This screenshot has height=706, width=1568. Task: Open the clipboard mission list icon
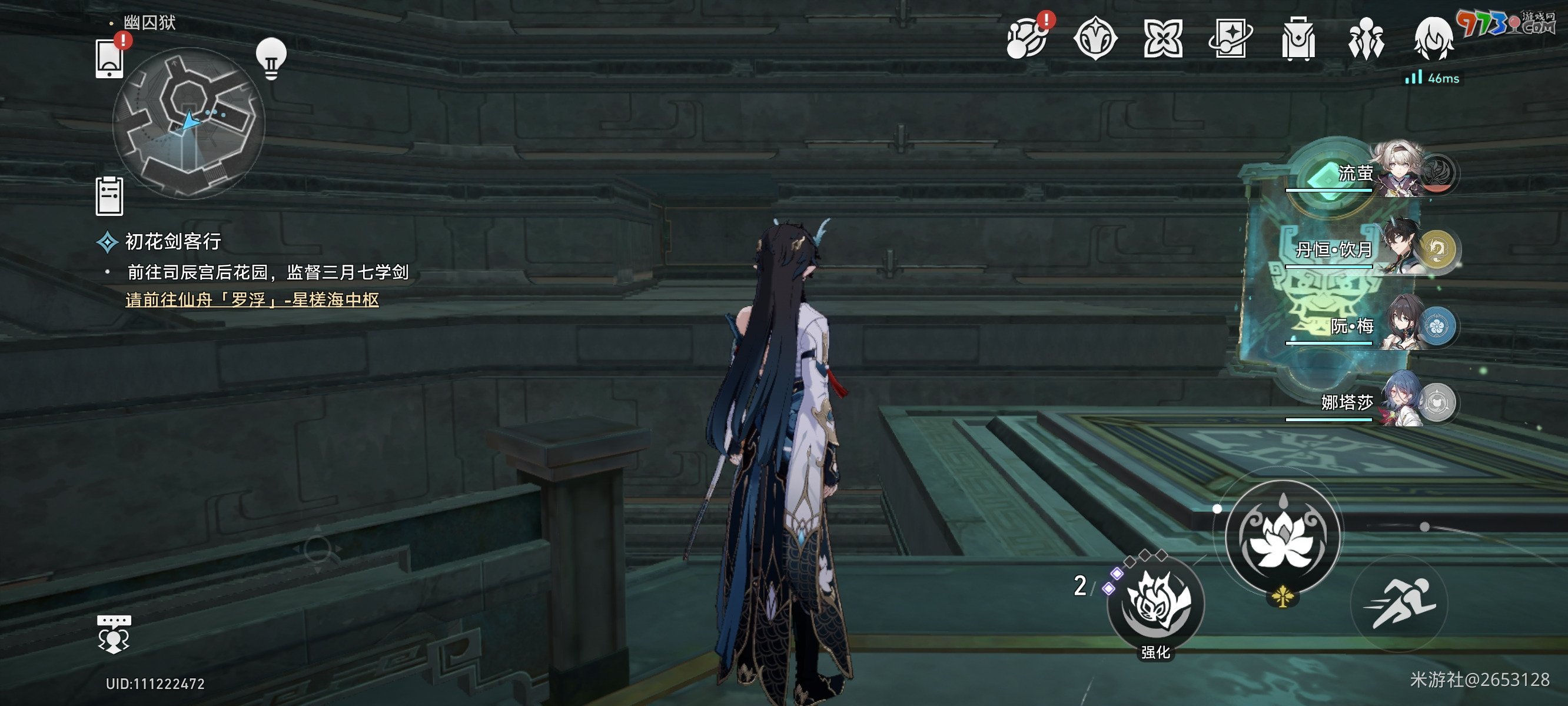109,196
